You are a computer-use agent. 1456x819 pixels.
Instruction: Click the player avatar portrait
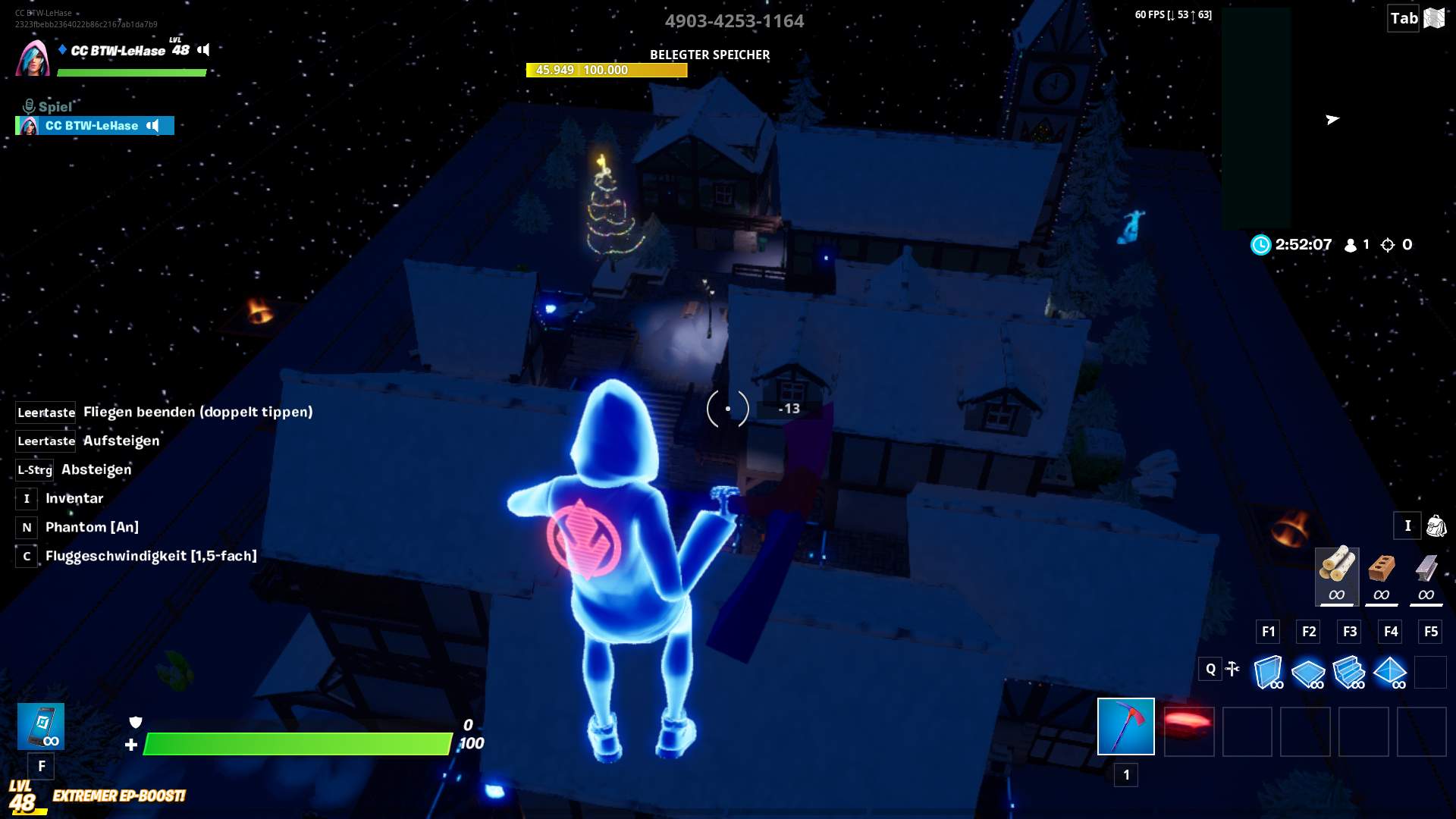(32, 58)
